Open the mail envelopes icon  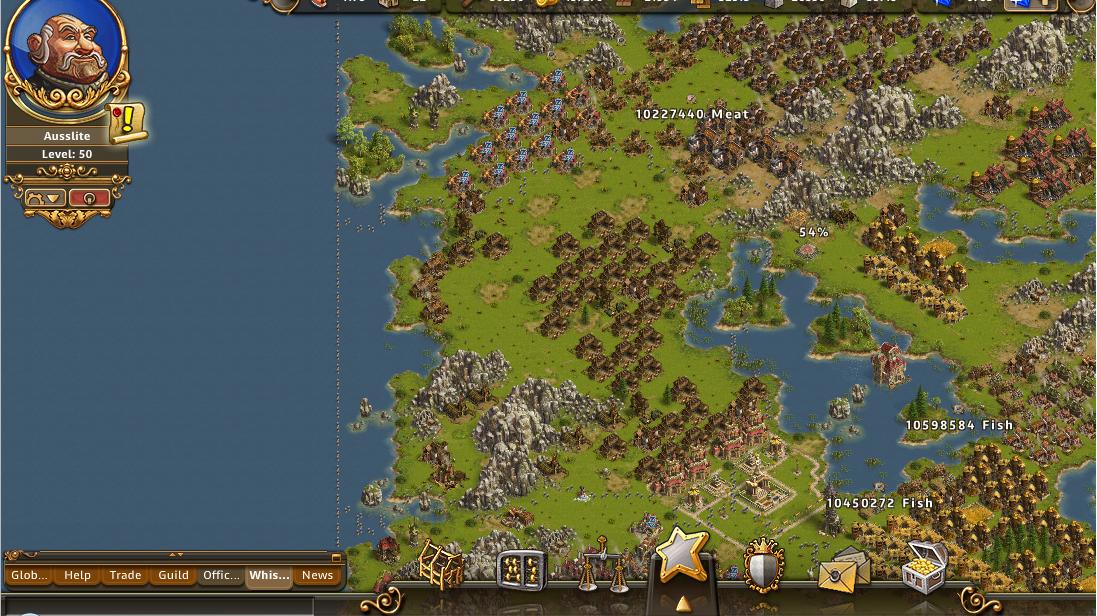843,569
